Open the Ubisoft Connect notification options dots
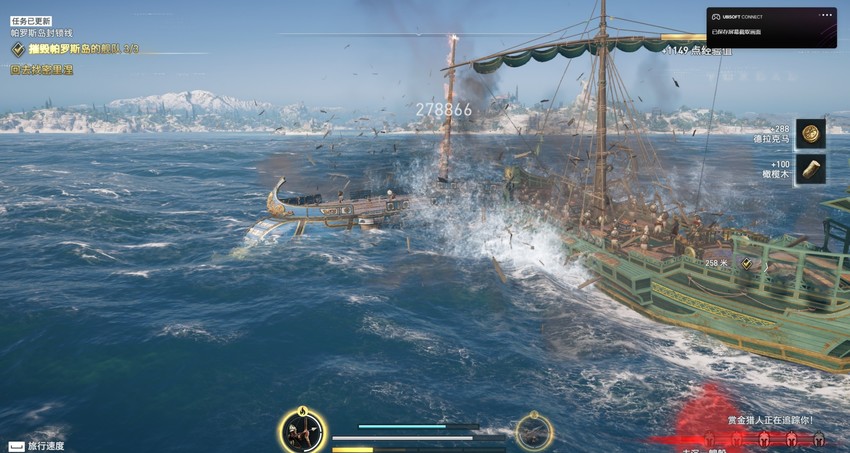850x453 pixels. (825, 16)
